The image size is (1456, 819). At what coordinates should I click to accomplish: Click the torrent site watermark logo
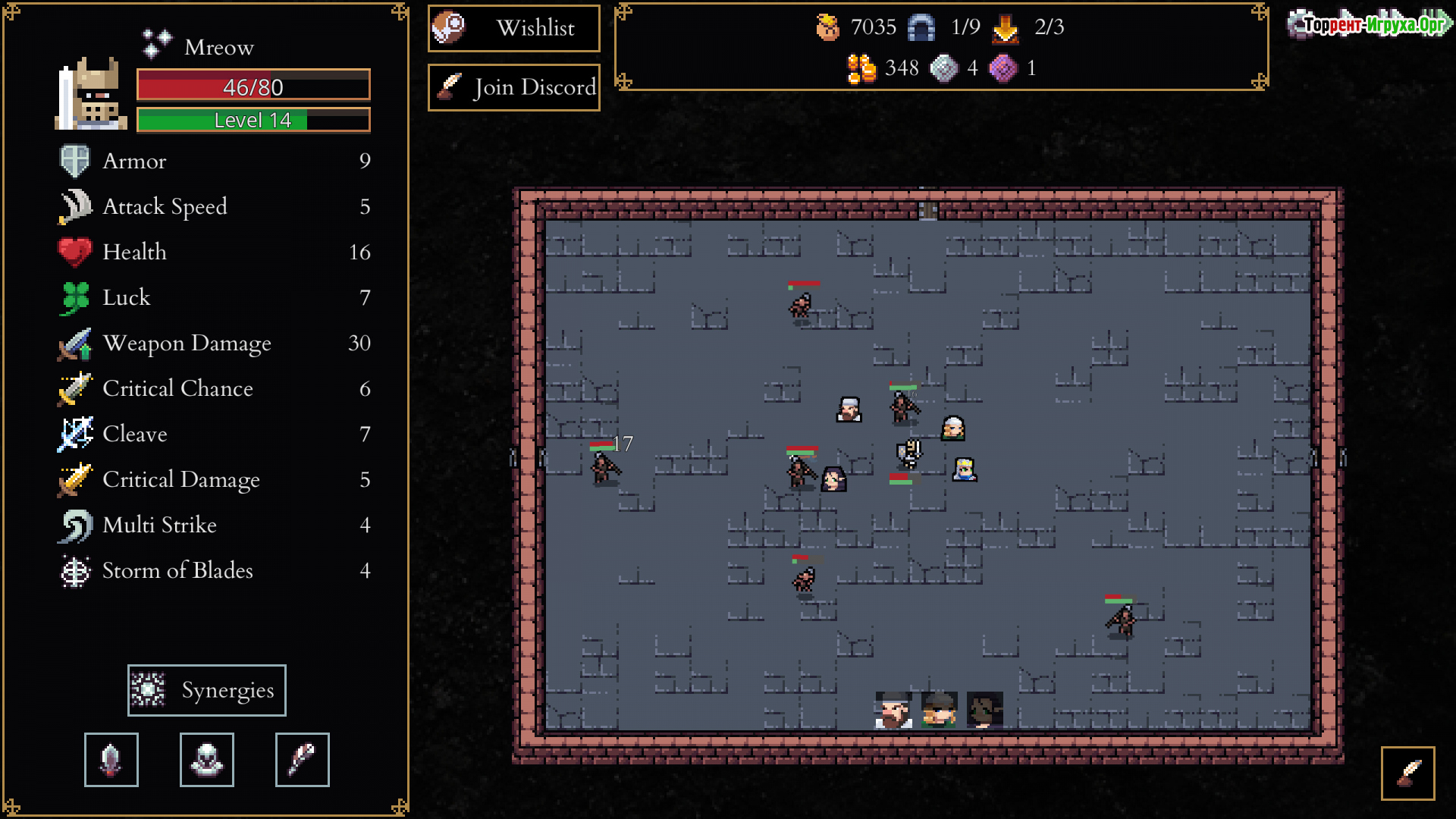[1370, 24]
